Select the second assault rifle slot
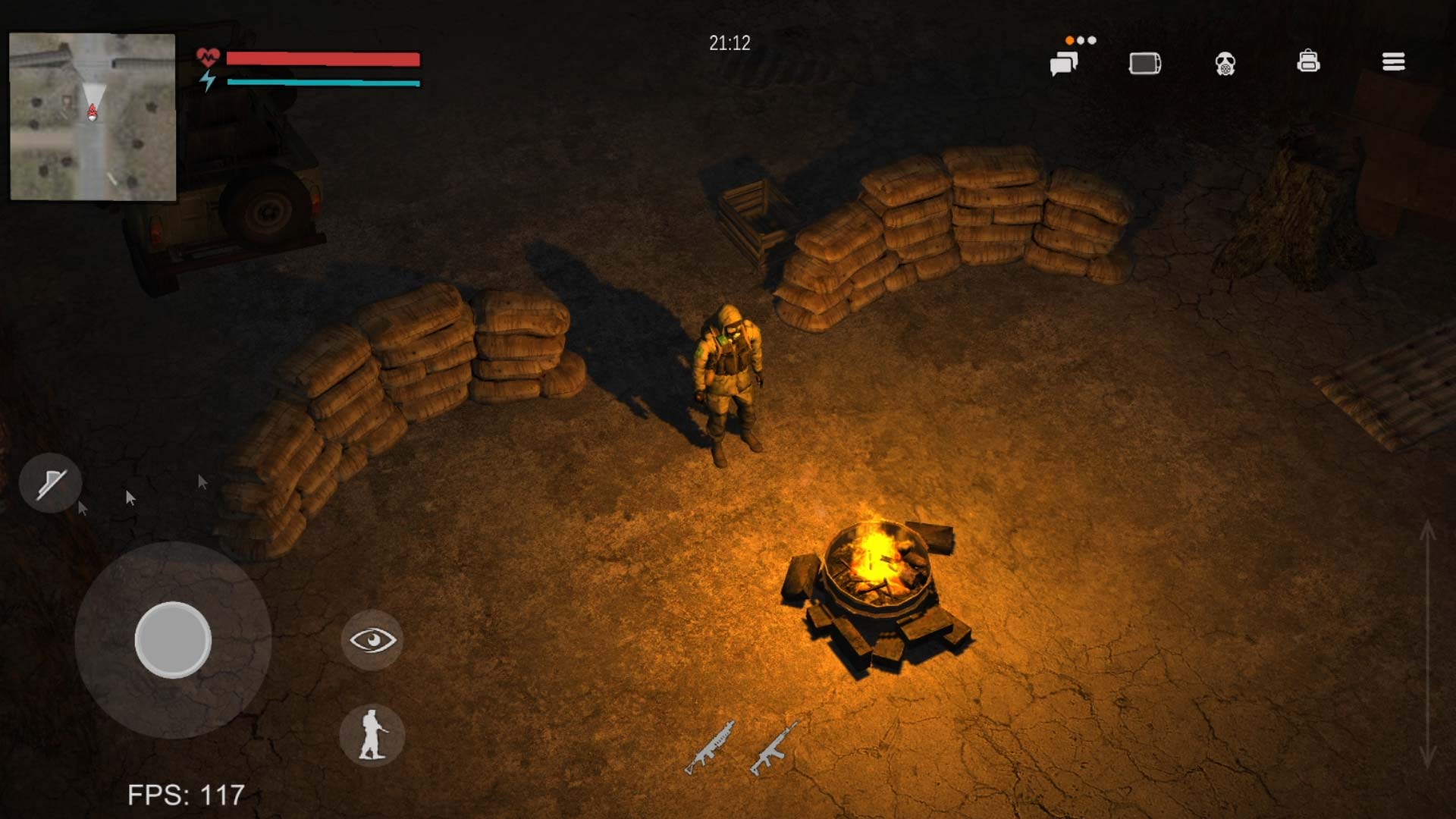Screen dimensions: 1456x819 point(774,747)
